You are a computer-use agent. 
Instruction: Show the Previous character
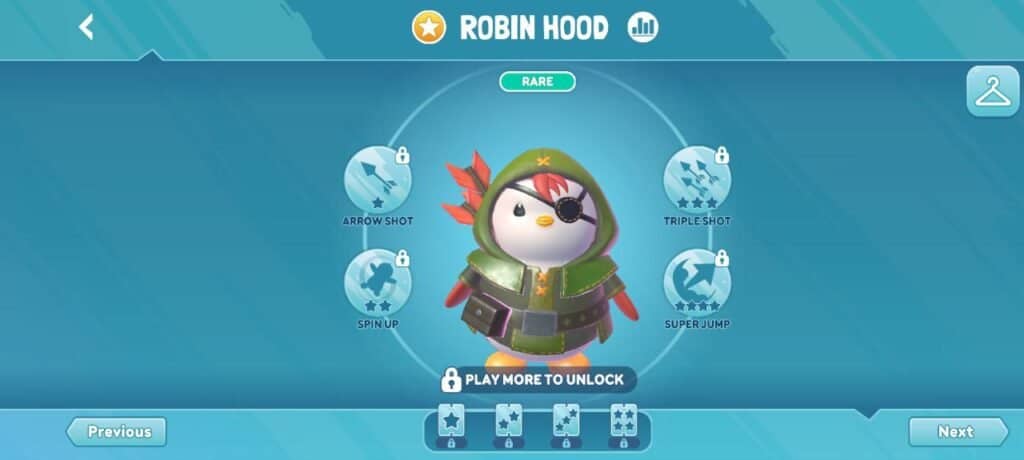click(117, 432)
